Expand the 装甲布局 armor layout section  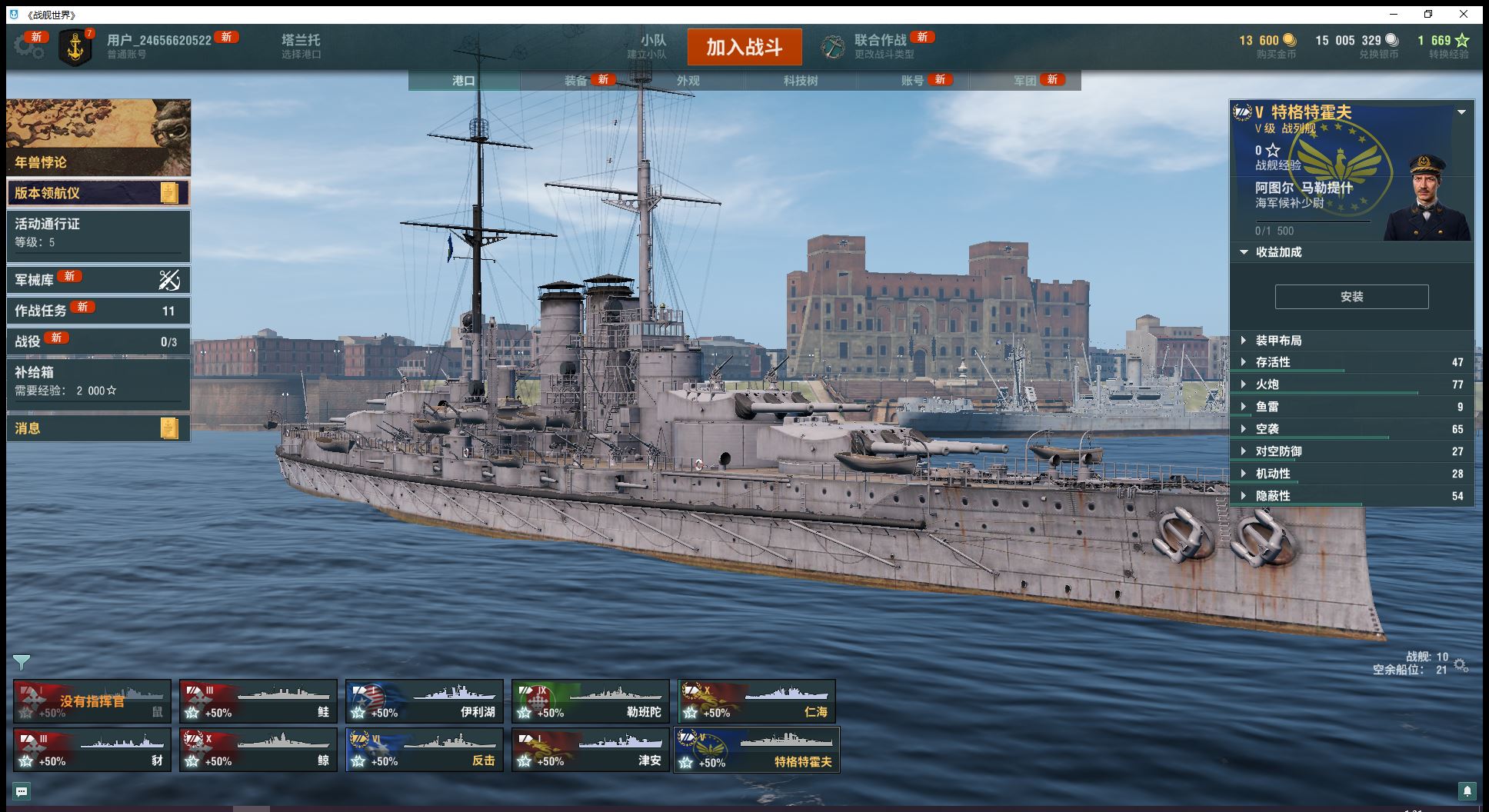(x=1278, y=341)
